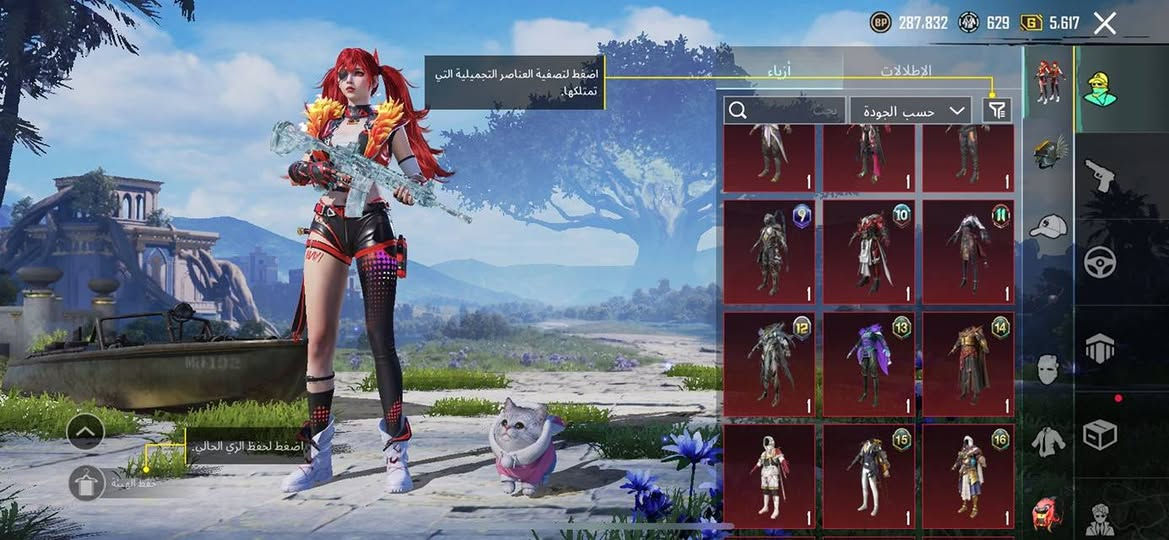
Task: Select the winged helmet subcategory
Action: click(1047, 152)
